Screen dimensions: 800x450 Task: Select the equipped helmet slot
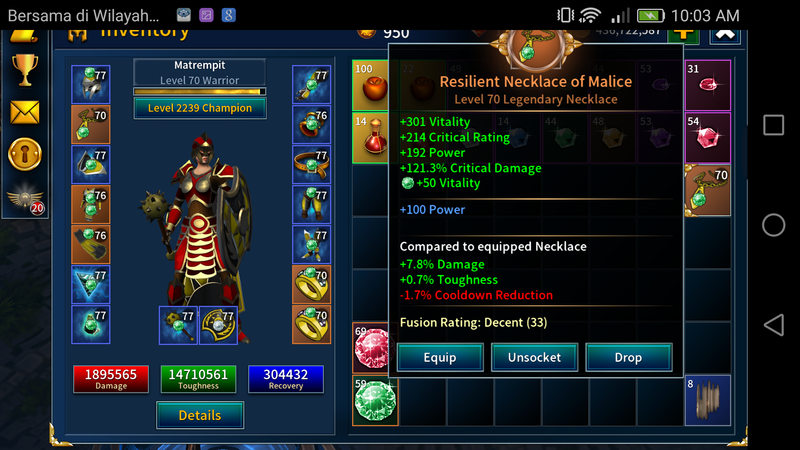tap(90, 85)
